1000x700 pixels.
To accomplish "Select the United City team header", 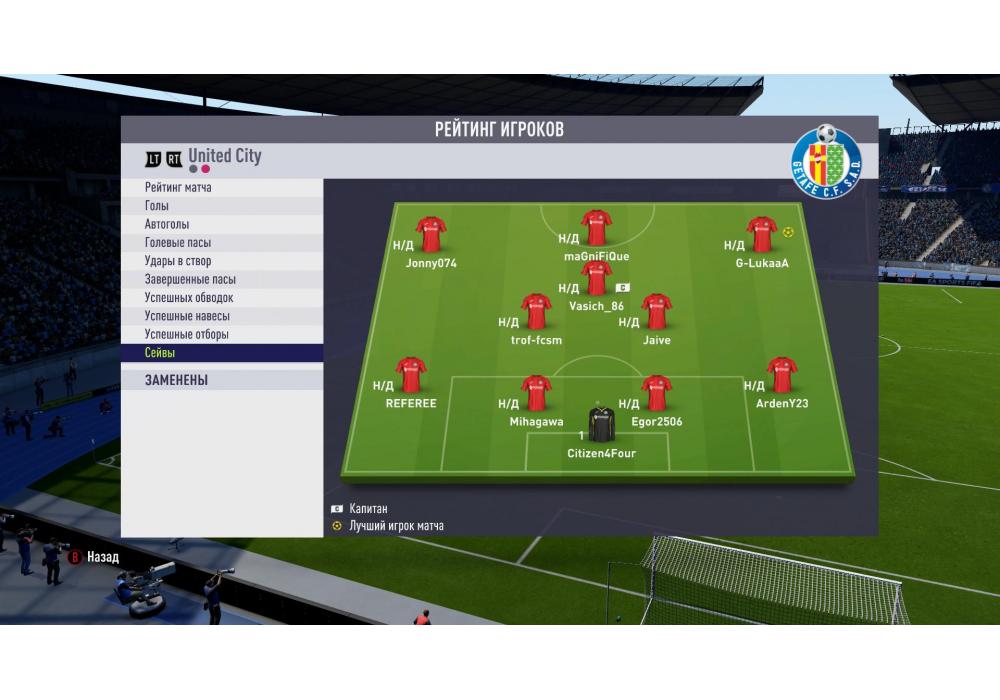I will tap(224, 156).
